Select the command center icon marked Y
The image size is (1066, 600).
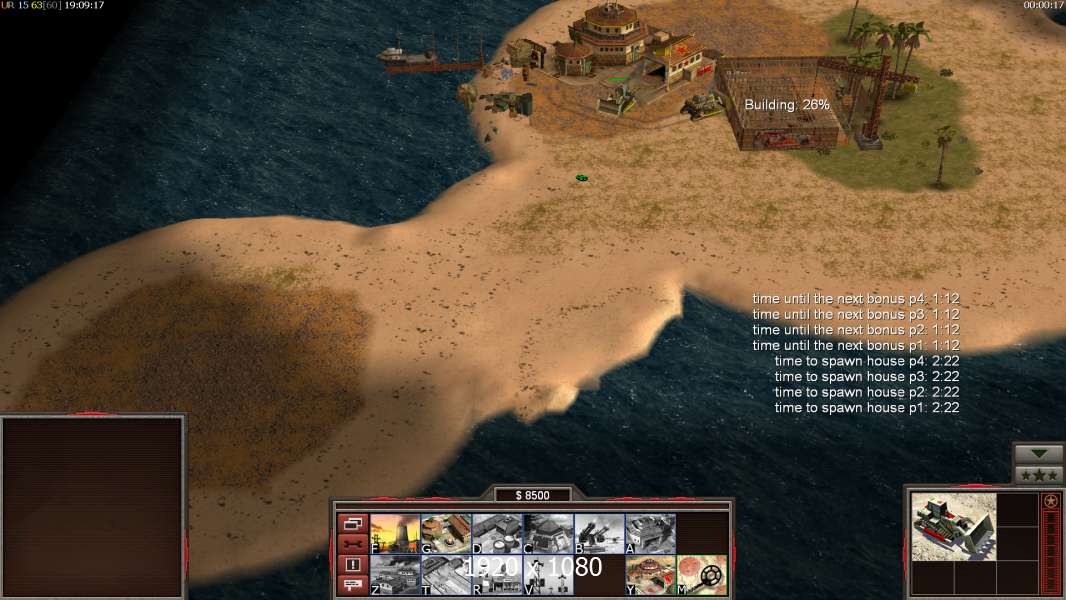pyautogui.click(x=650, y=575)
